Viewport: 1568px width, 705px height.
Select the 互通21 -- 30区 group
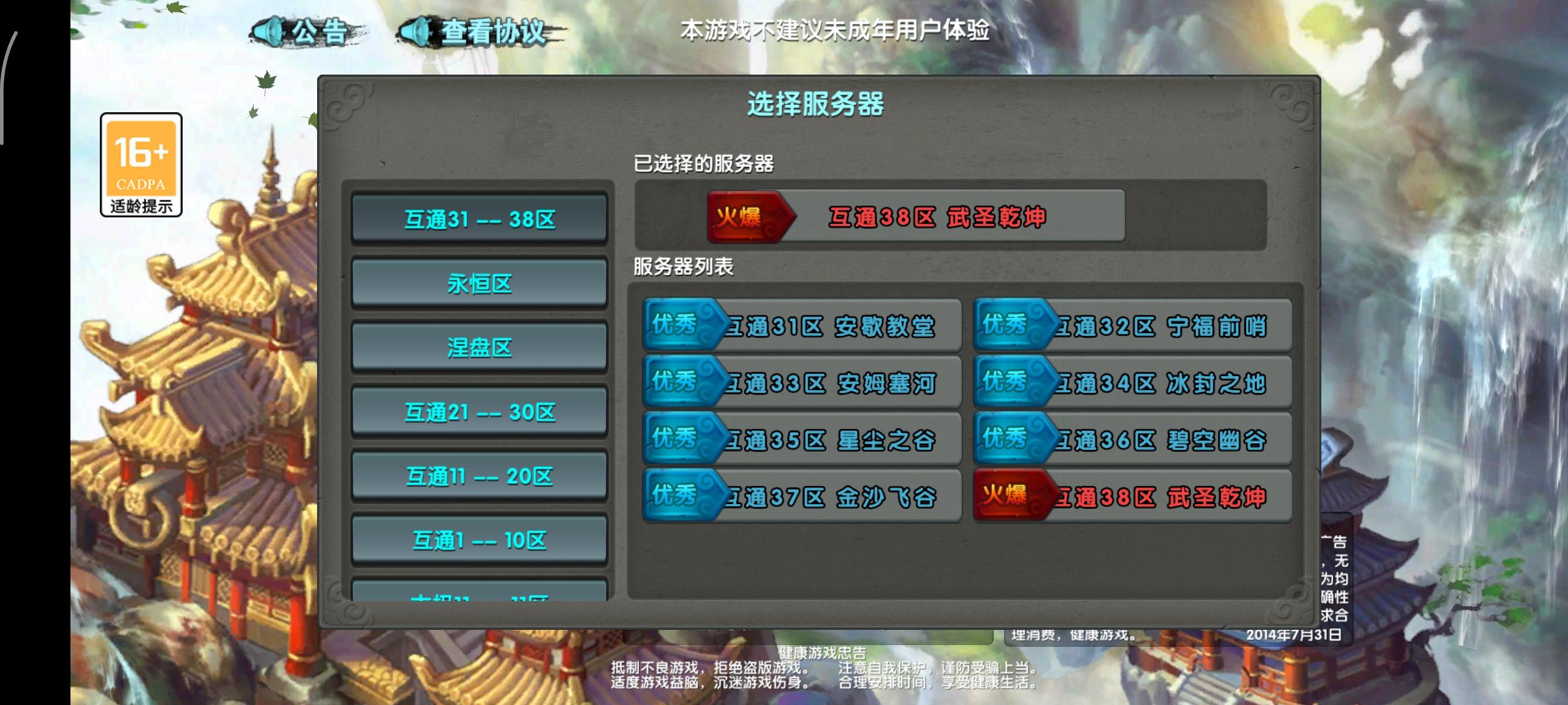(x=479, y=412)
